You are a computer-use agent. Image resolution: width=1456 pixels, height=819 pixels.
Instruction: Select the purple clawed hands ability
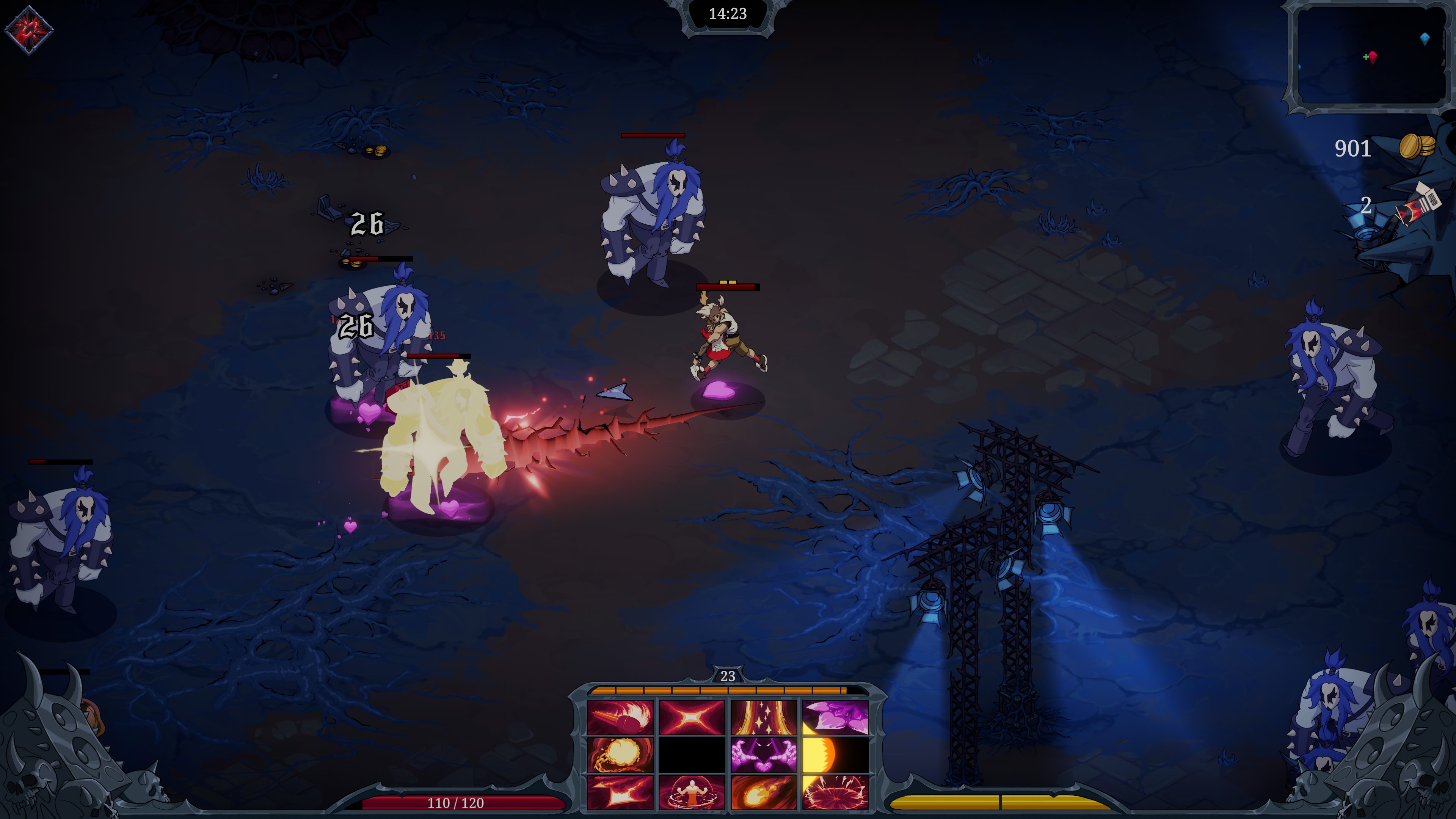(764, 755)
